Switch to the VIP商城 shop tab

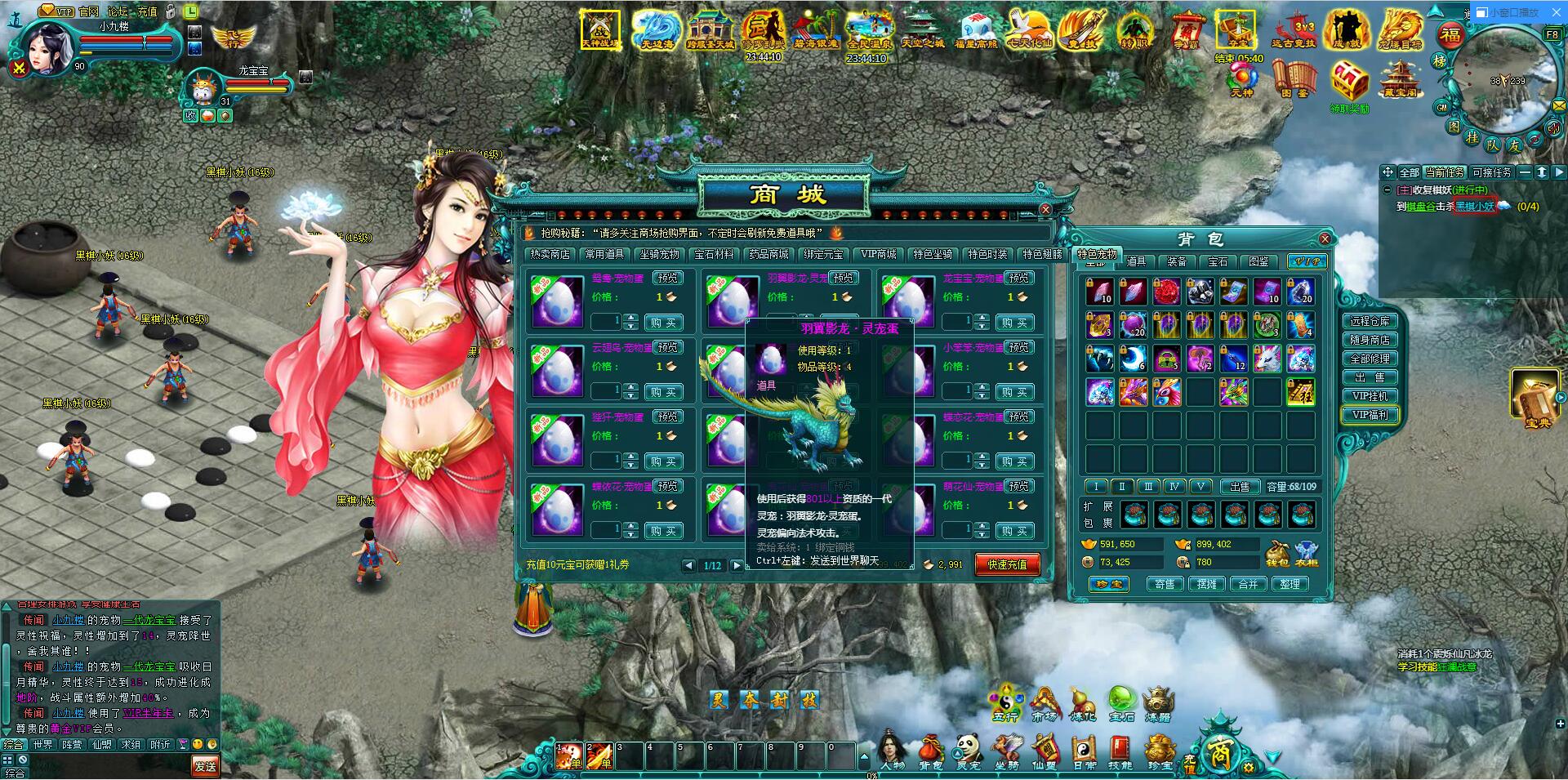point(878,254)
